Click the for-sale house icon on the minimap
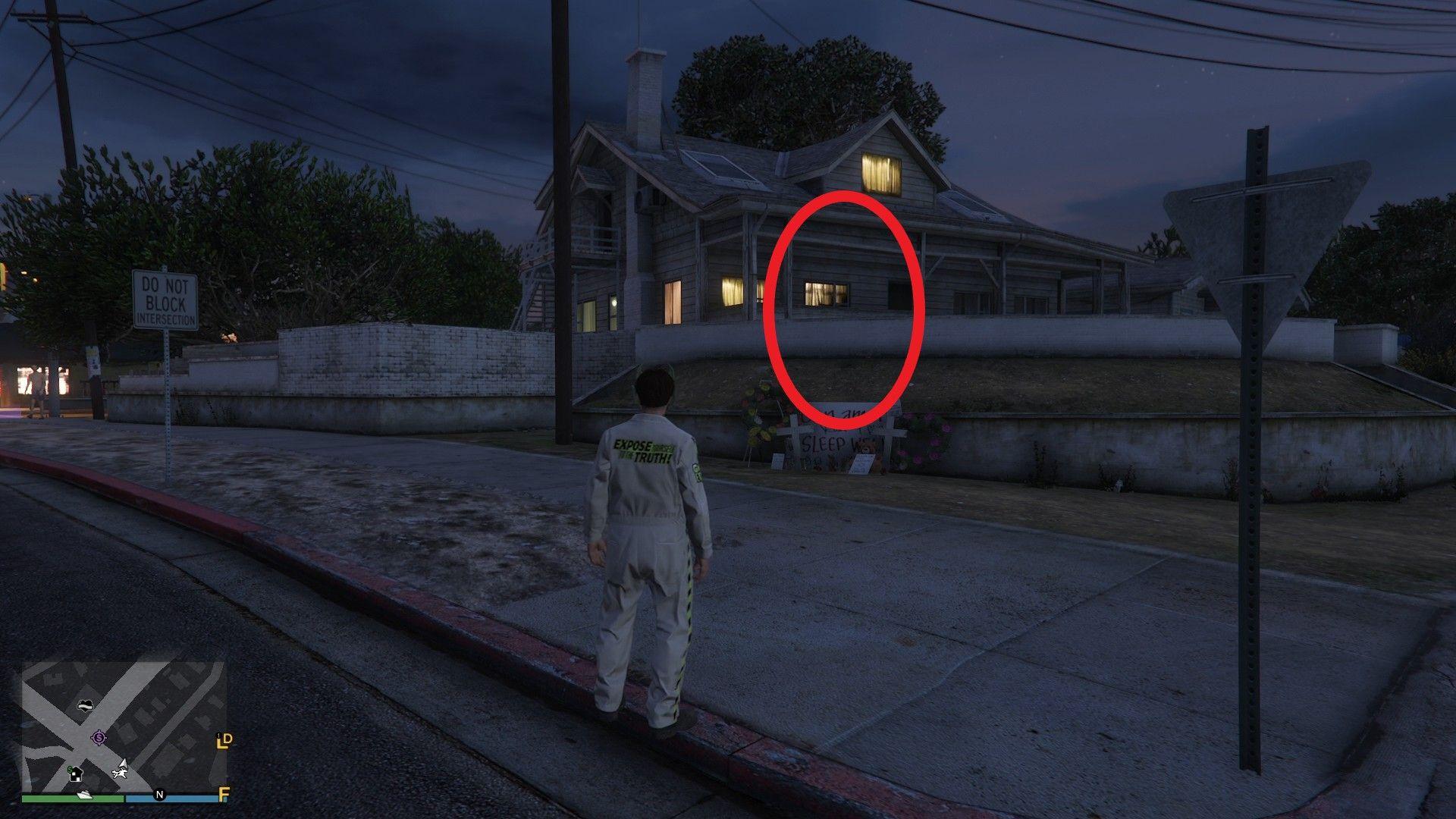Viewport: 1456px width, 819px height. tap(76, 775)
